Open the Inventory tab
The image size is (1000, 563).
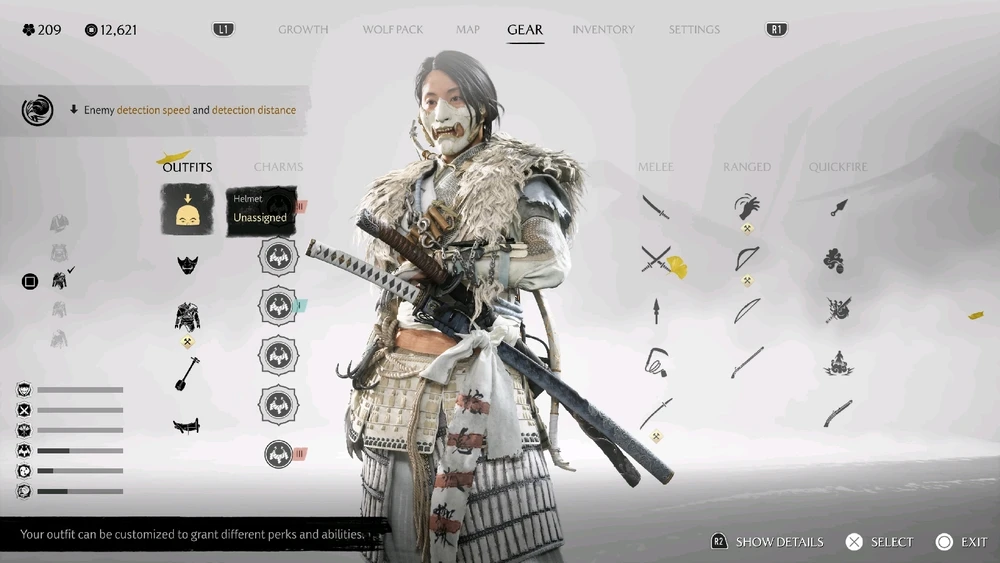point(603,30)
